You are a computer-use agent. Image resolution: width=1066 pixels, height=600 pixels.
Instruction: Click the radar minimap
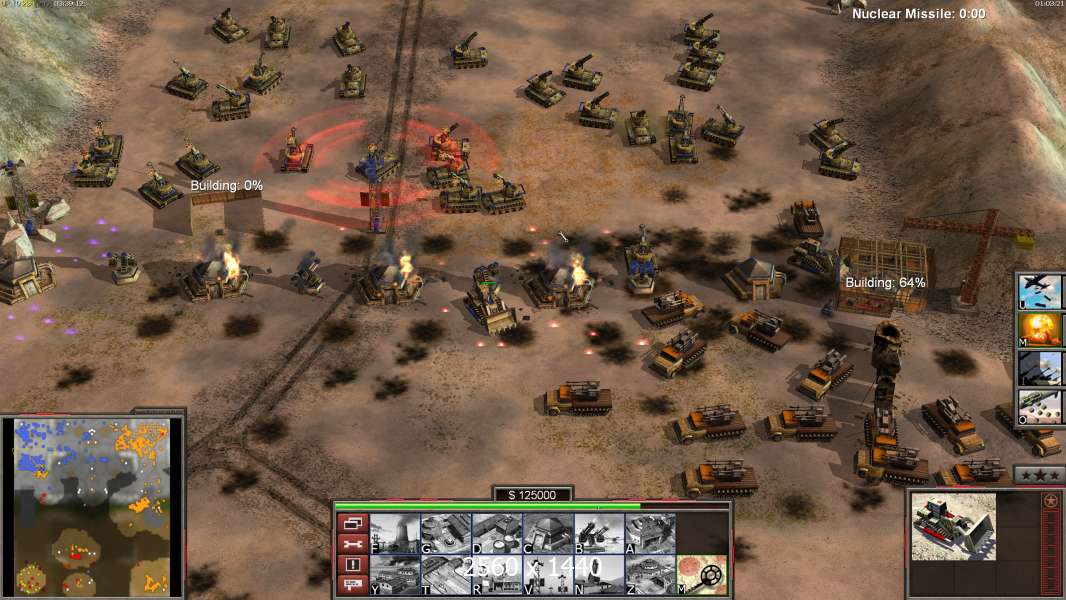[92, 505]
